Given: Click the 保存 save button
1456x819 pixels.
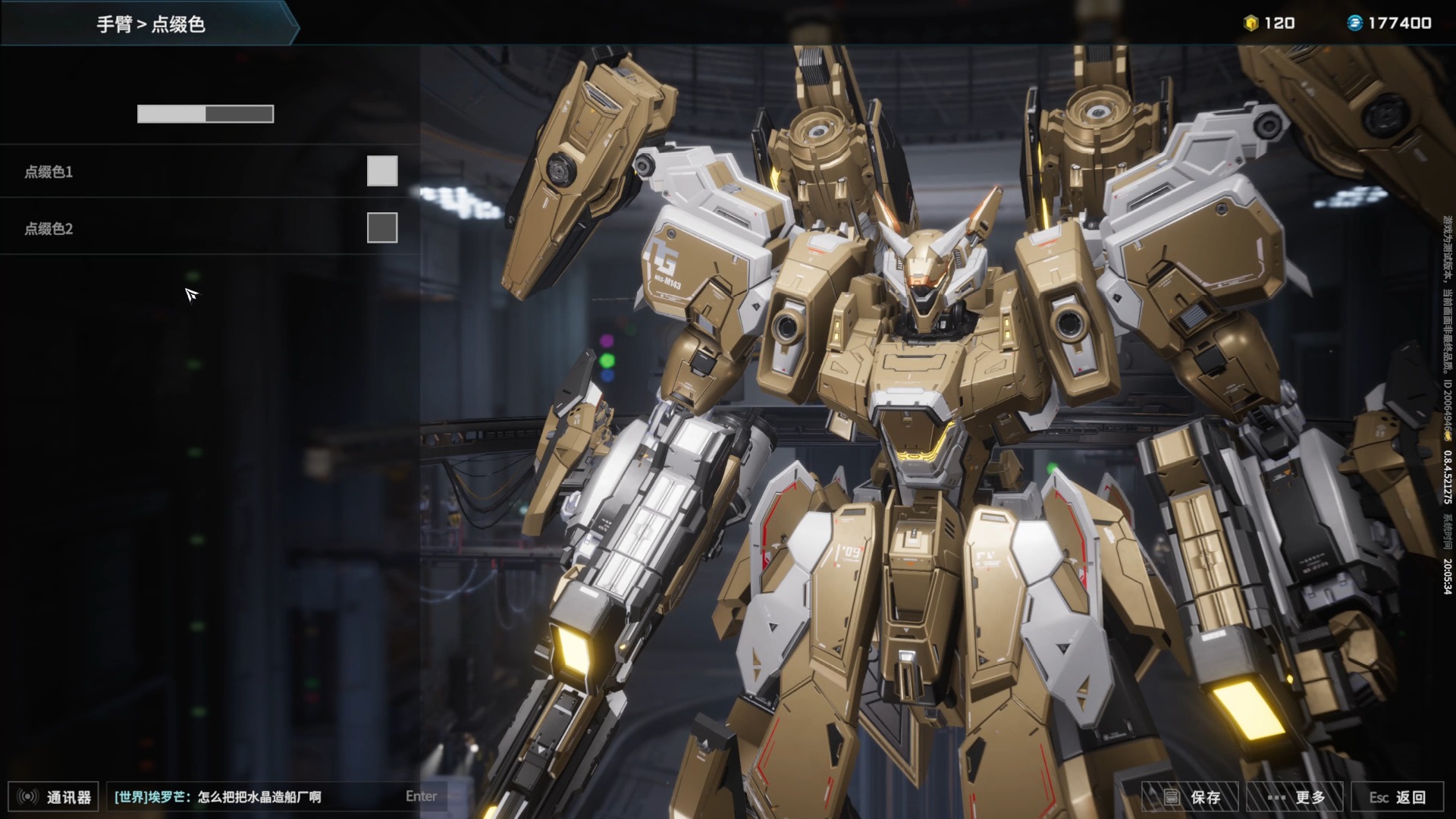Looking at the screenshot, I should click(x=1191, y=797).
